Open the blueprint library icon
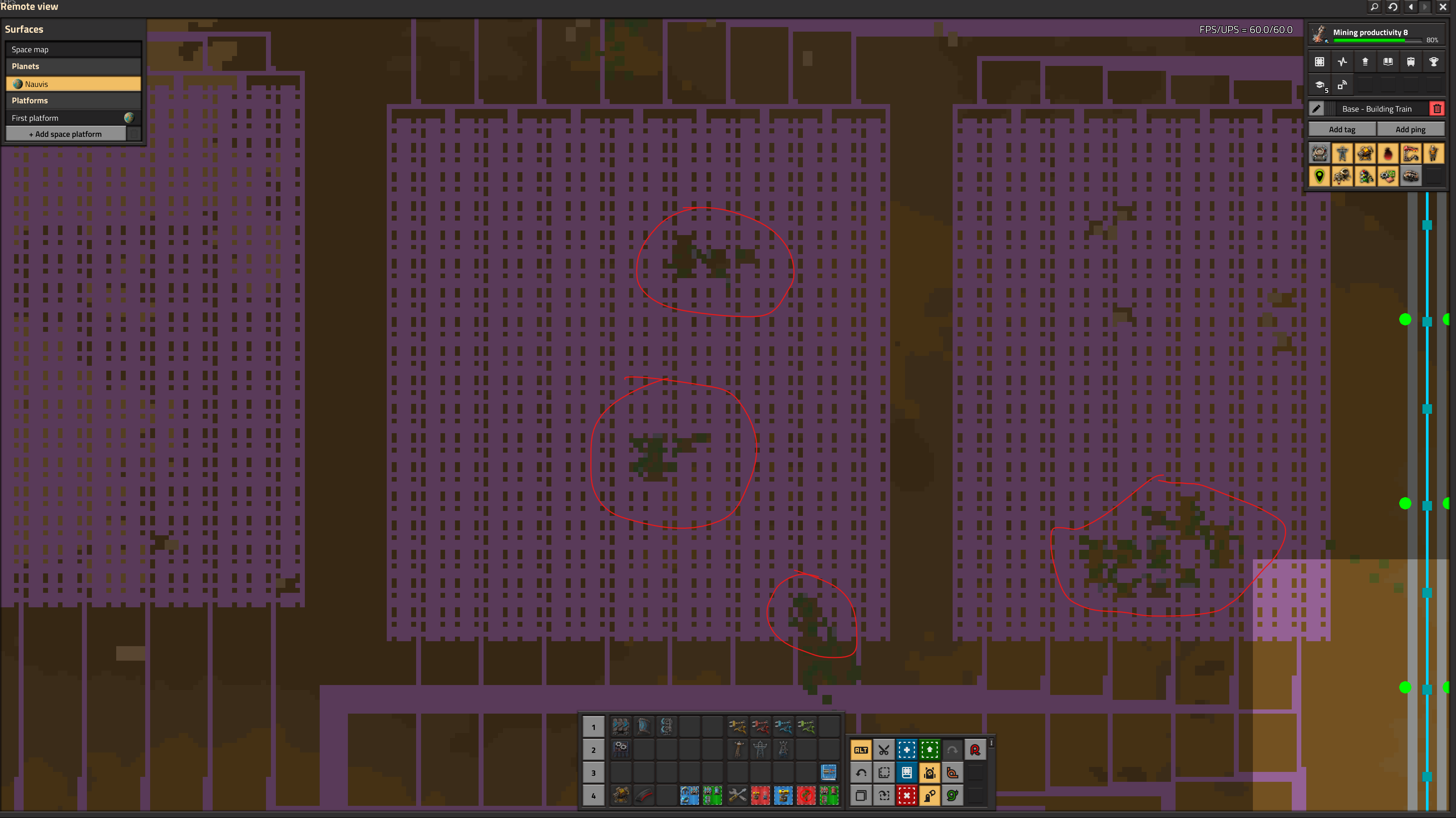1456x818 pixels. coord(1320,61)
